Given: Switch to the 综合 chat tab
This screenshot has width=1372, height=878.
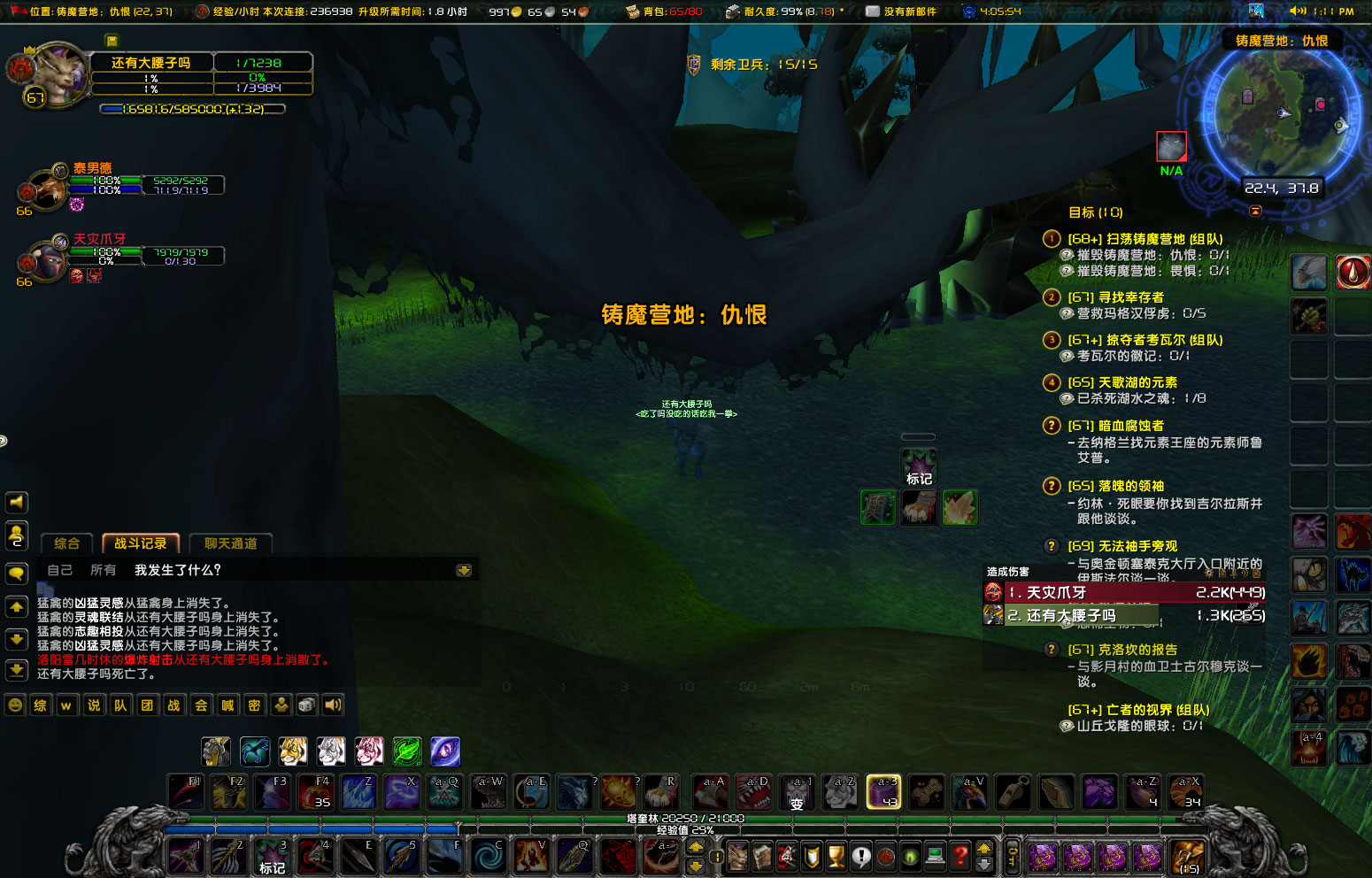Looking at the screenshot, I should click(x=66, y=543).
